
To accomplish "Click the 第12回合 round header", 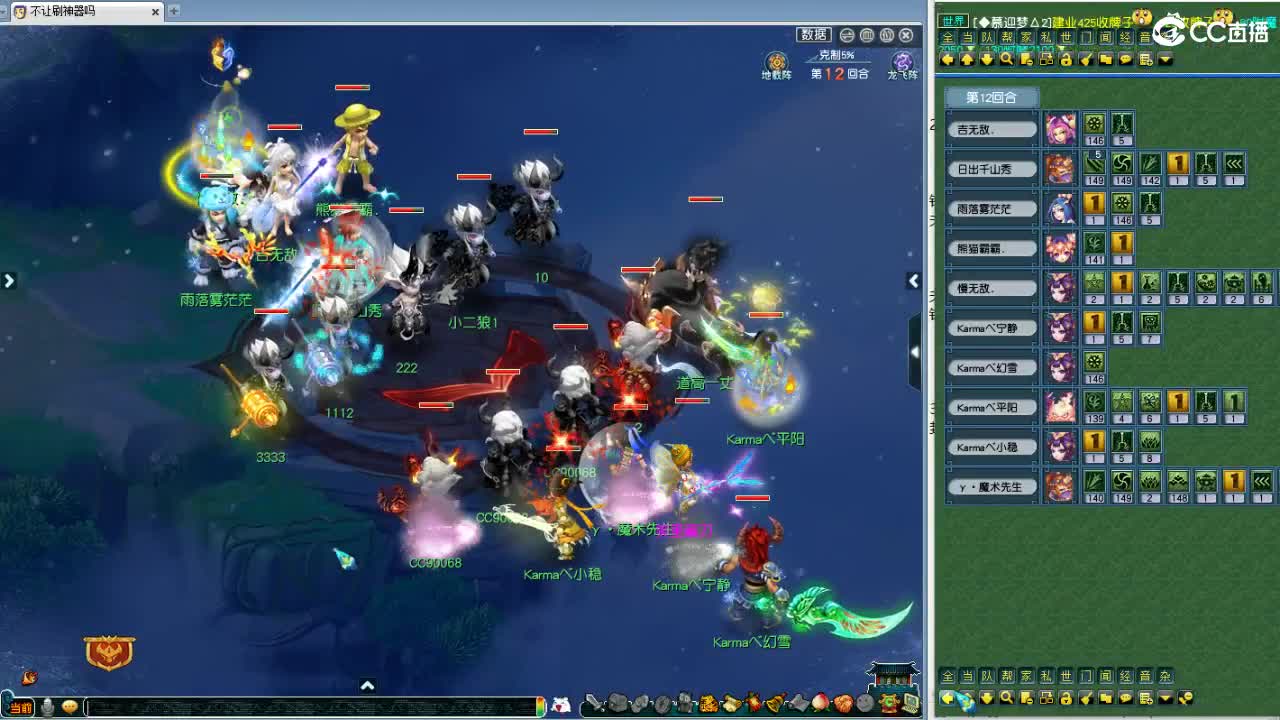I will pyautogui.click(x=990, y=97).
